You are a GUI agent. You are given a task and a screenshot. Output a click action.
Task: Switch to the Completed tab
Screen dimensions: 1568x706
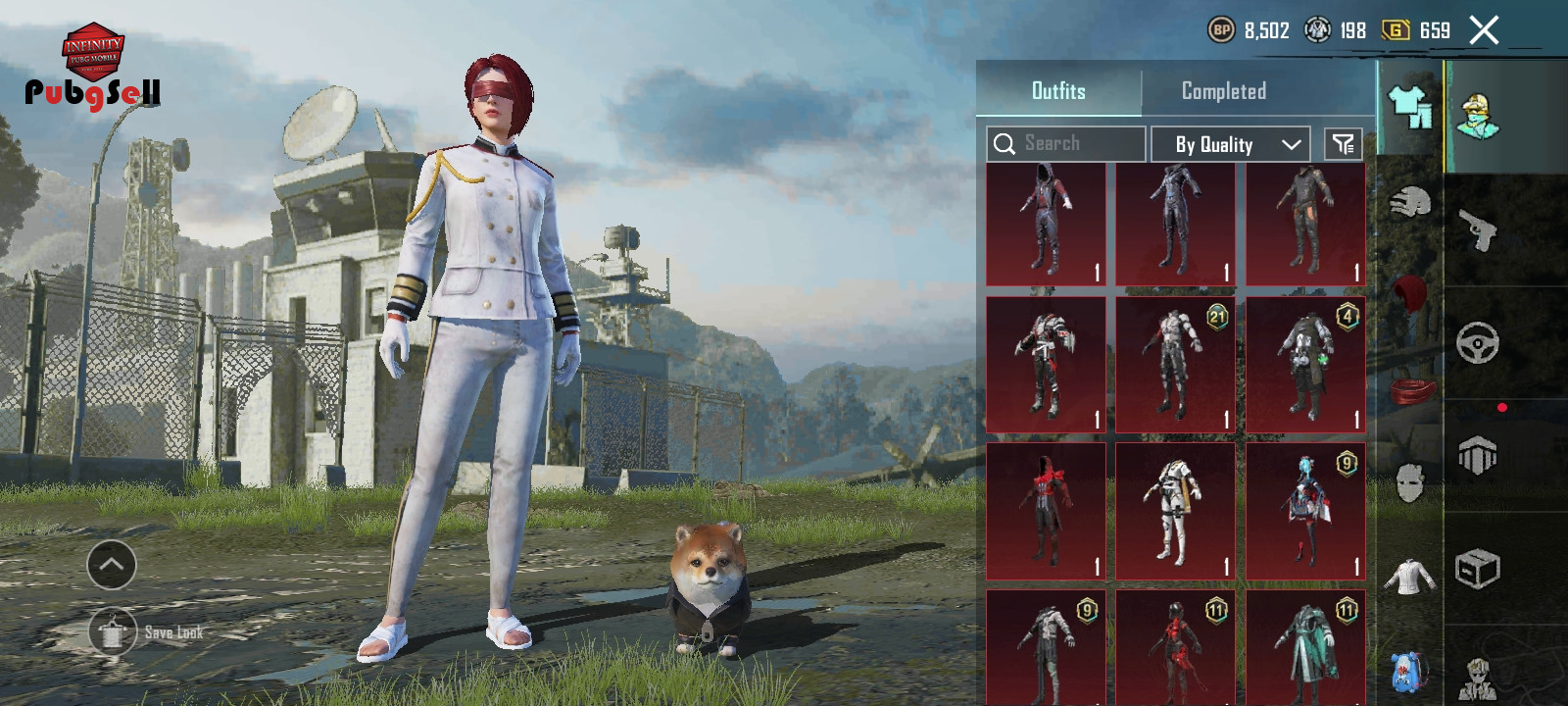point(1223,91)
